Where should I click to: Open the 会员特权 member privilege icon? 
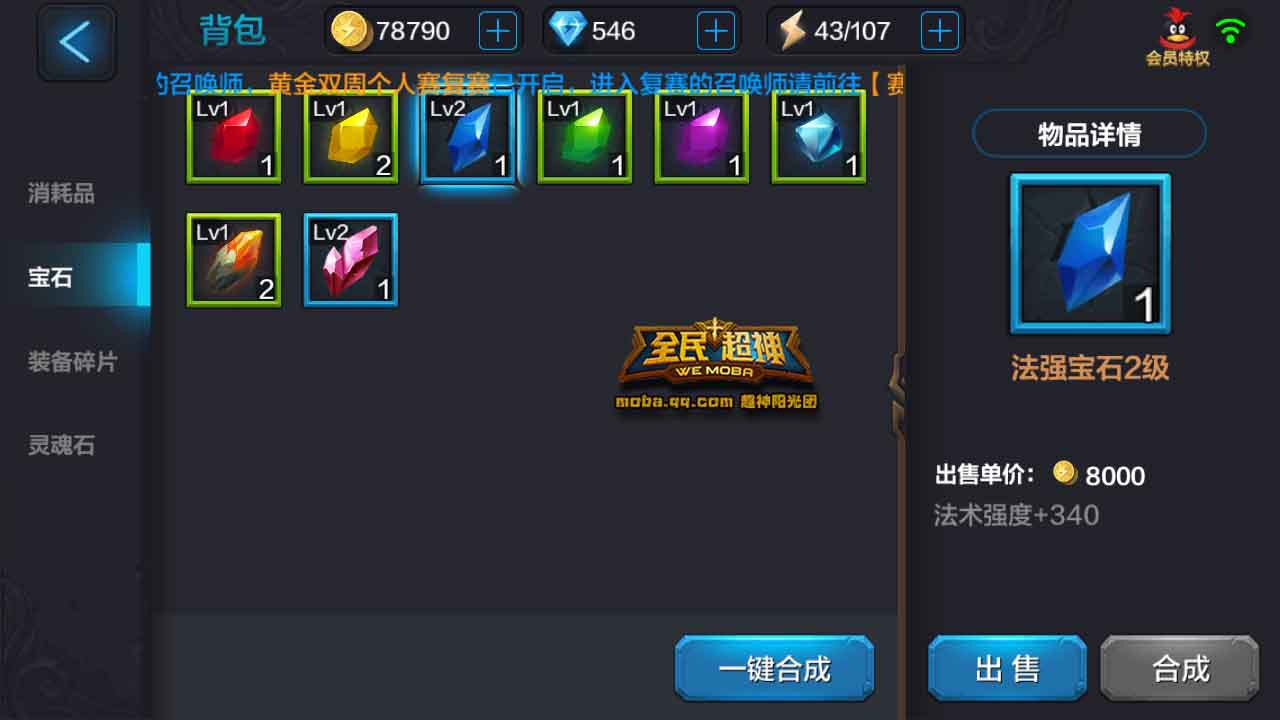click(x=1175, y=30)
